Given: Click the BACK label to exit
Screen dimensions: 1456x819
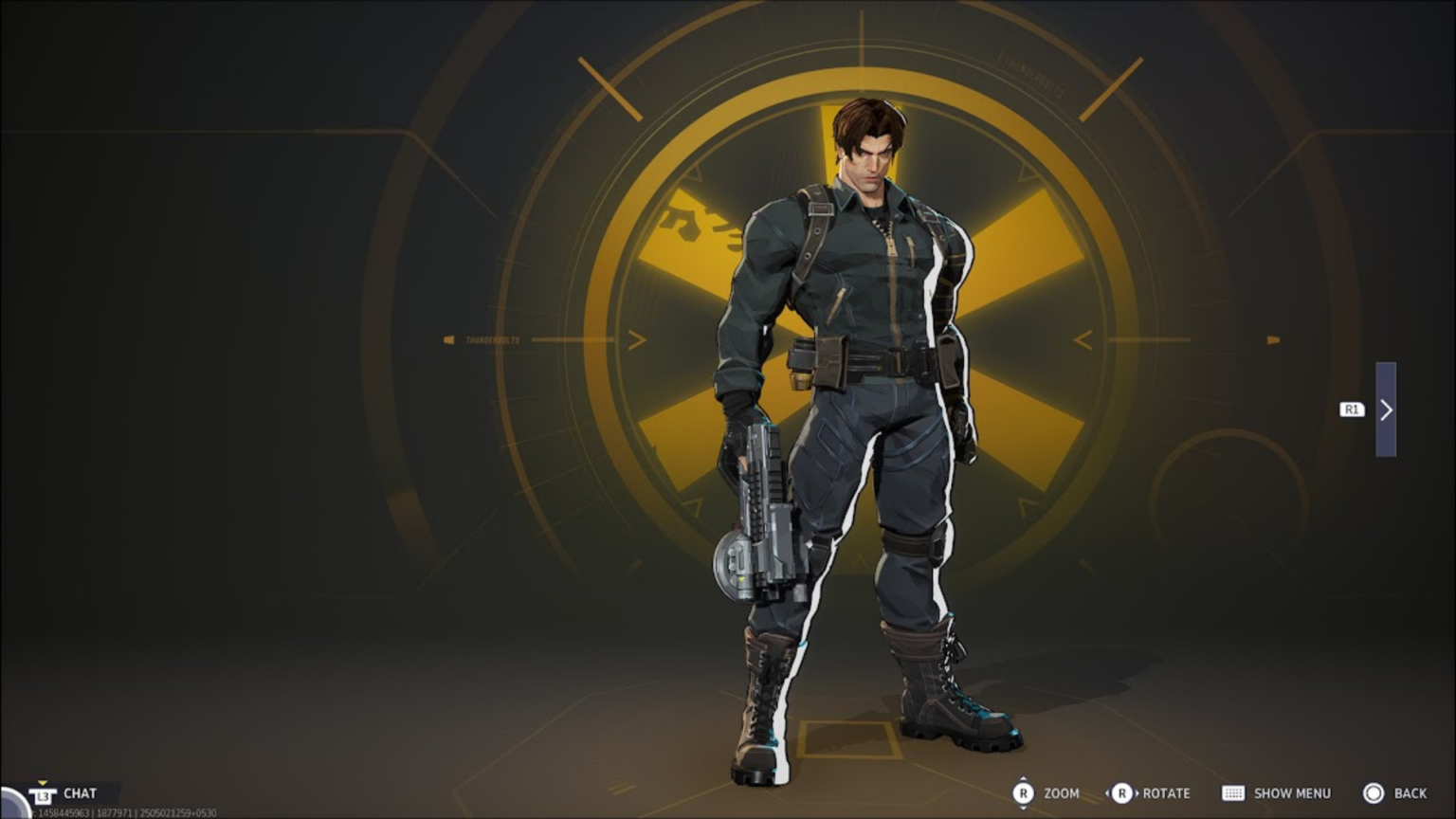Looking at the screenshot, I should click(1411, 793).
